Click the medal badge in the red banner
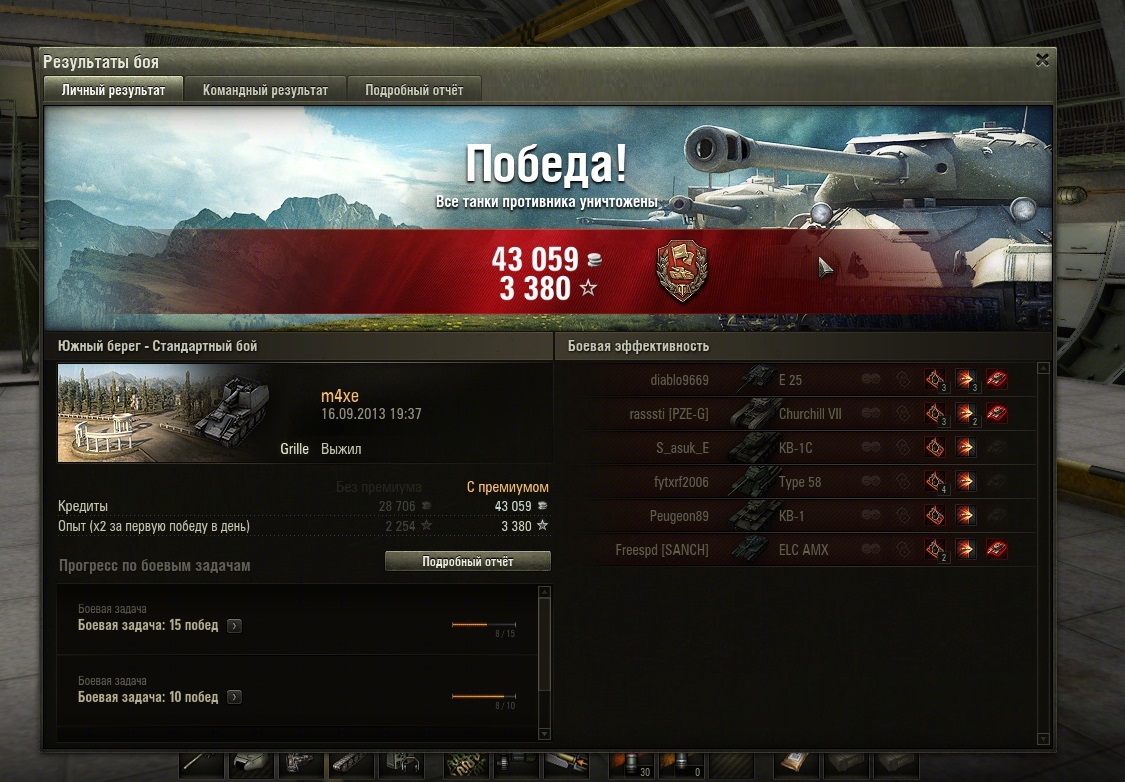 click(x=681, y=270)
